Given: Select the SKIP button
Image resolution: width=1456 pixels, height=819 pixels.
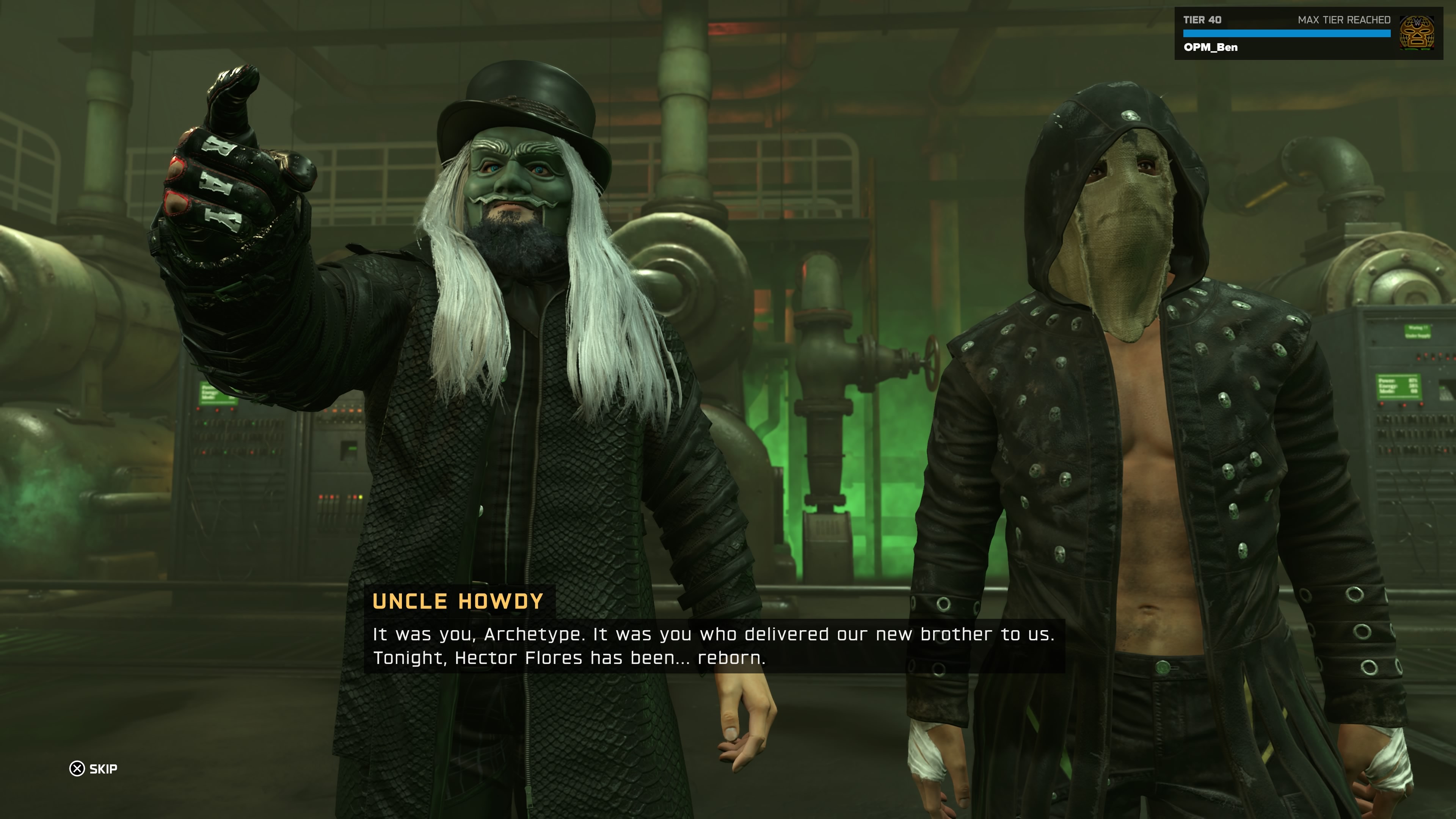Looking at the screenshot, I should pyautogui.click(x=94, y=768).
